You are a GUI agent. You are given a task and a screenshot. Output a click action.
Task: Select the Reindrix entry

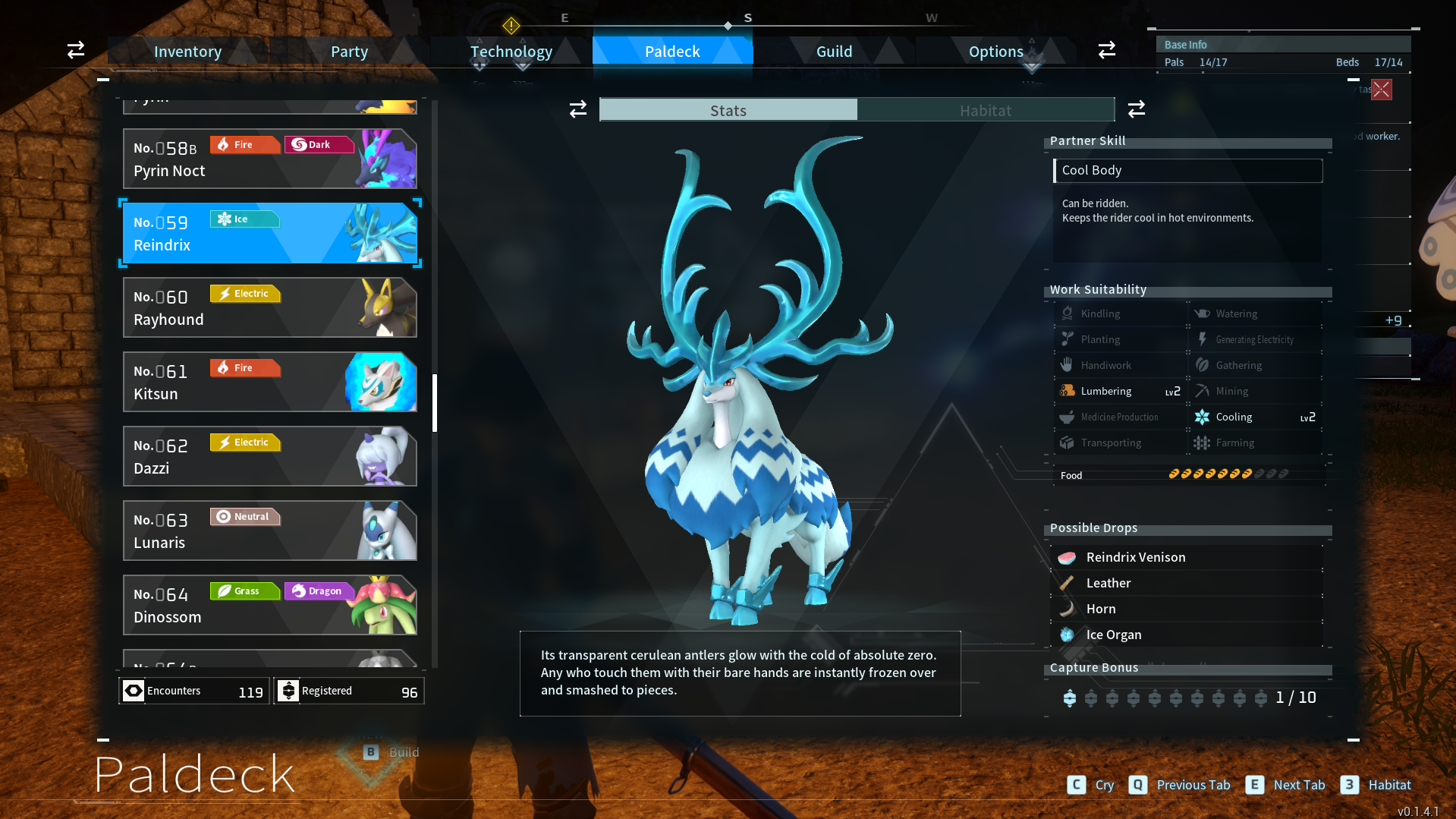269,233
